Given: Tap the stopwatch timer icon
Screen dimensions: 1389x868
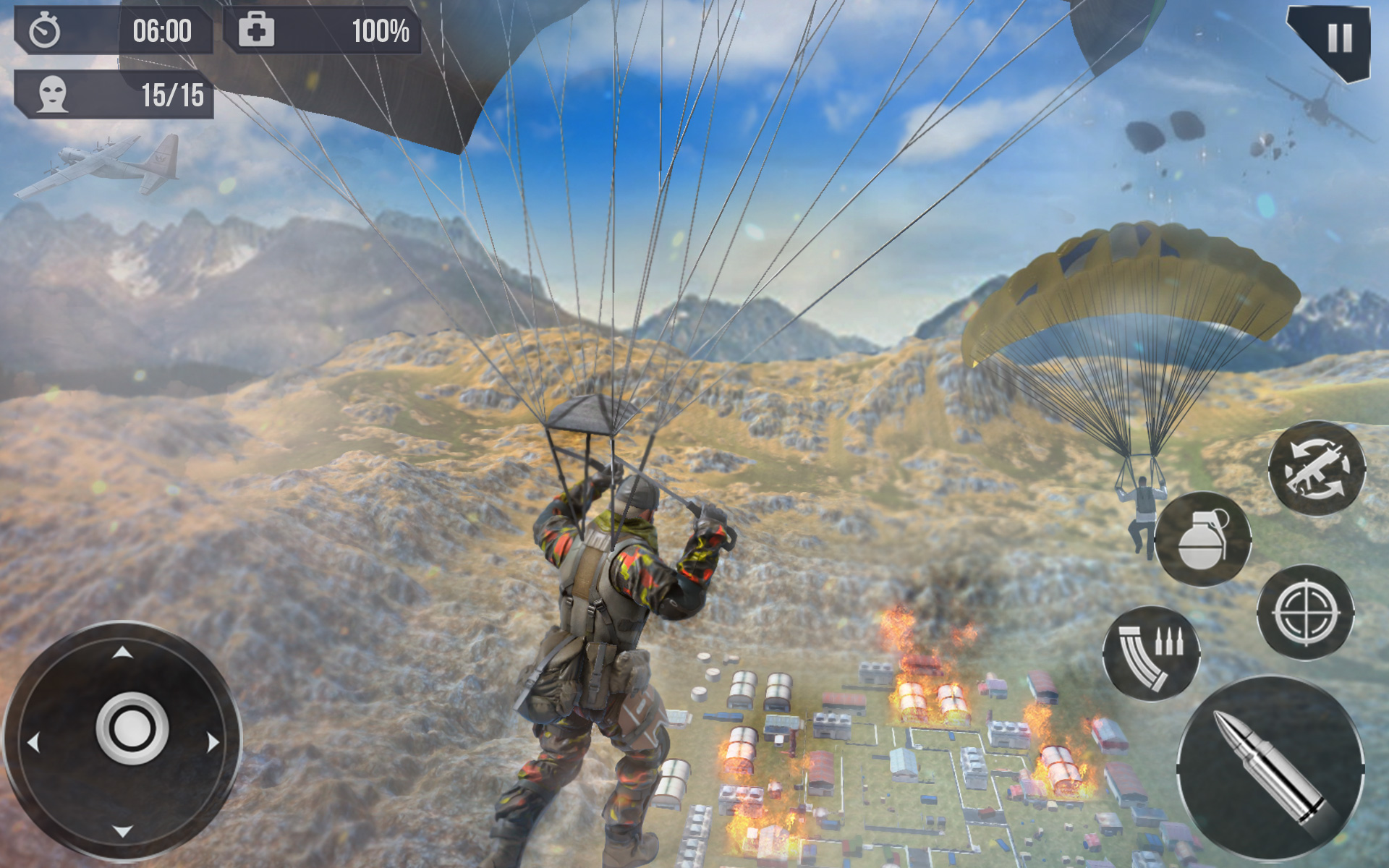Looking at the screenshot, I should [47, 30].
